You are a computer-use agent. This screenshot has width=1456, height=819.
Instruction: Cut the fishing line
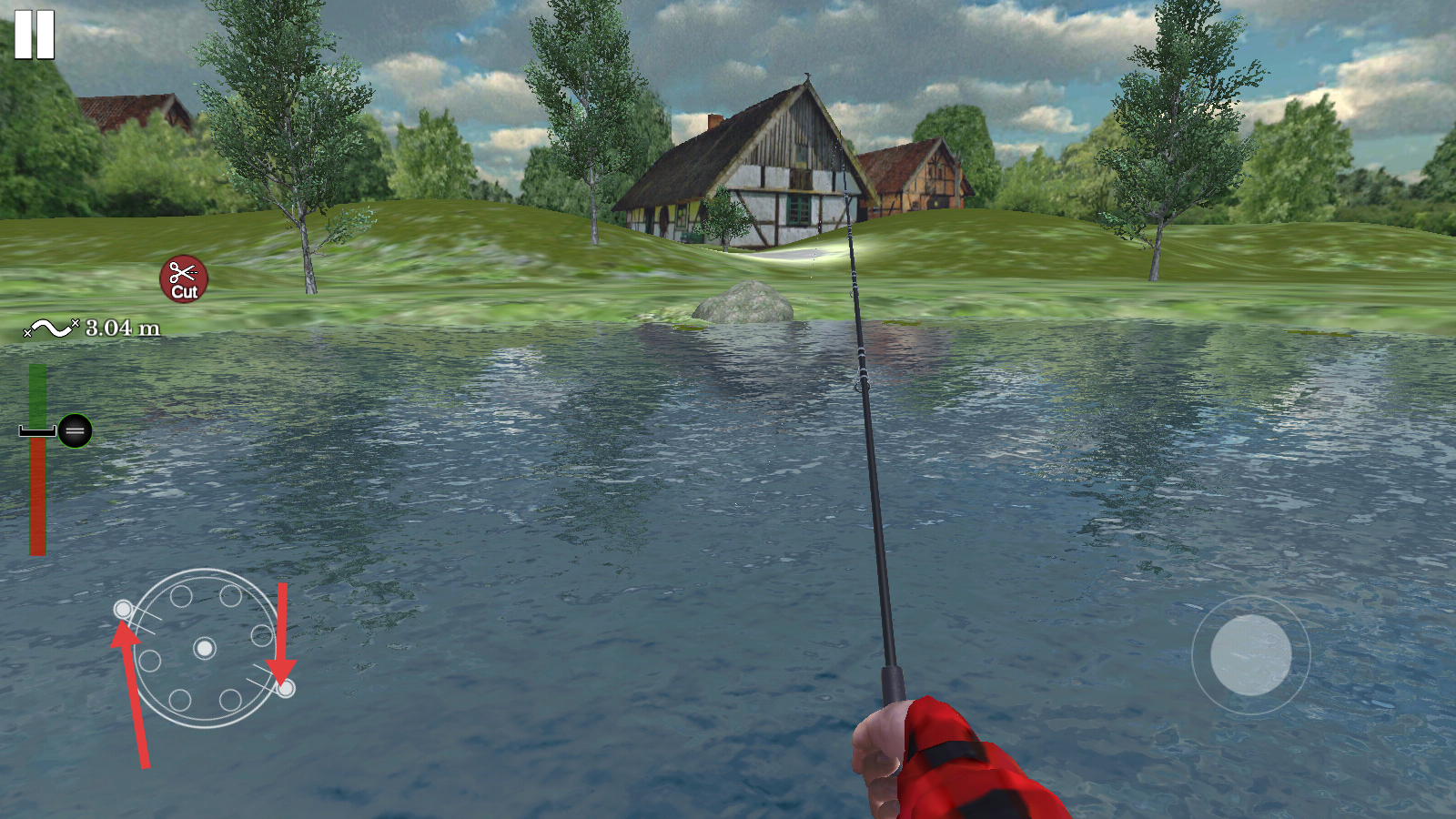pyautogui.click(x=184, y=279)
